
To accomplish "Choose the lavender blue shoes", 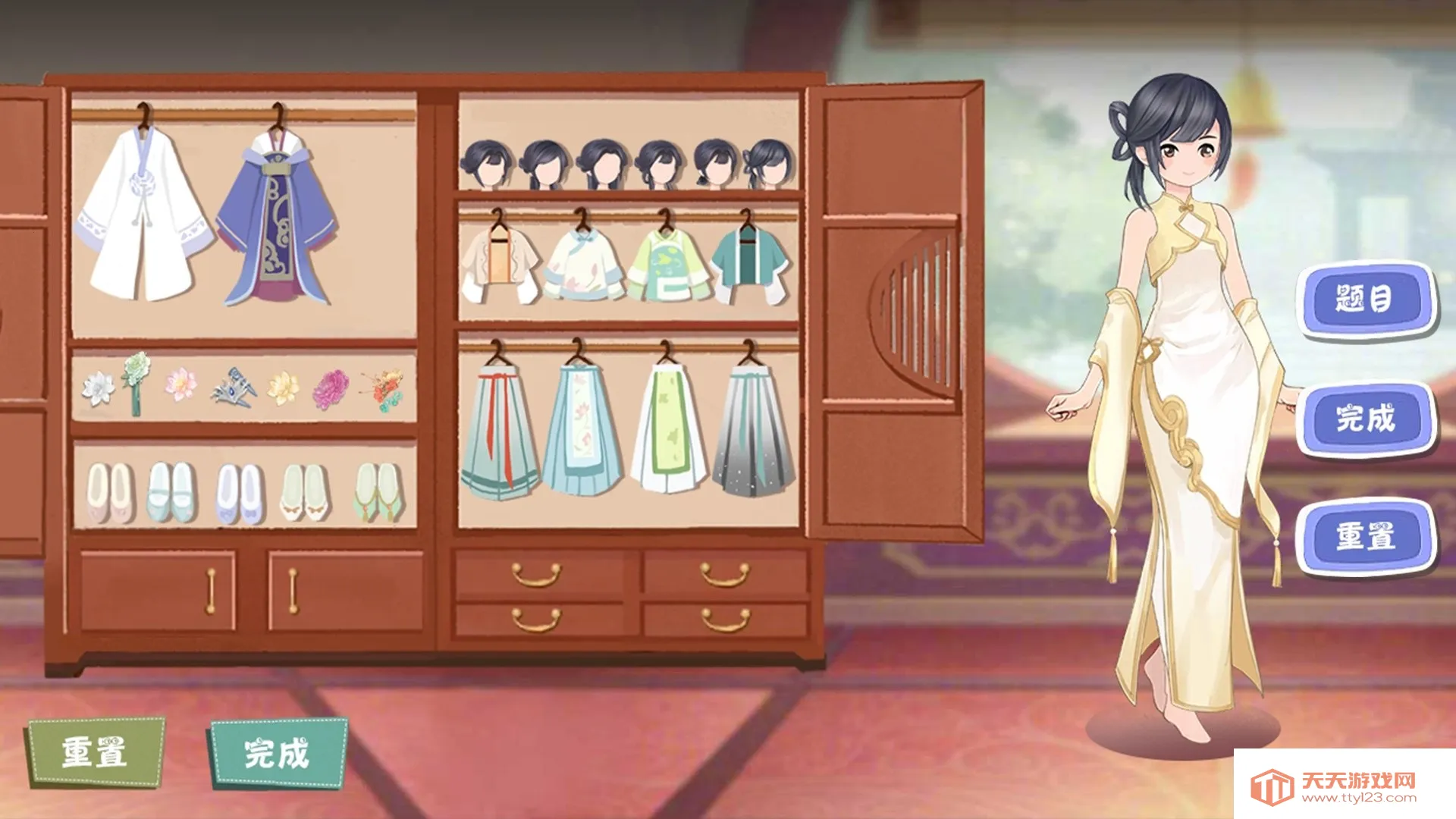I will [240, 494].
